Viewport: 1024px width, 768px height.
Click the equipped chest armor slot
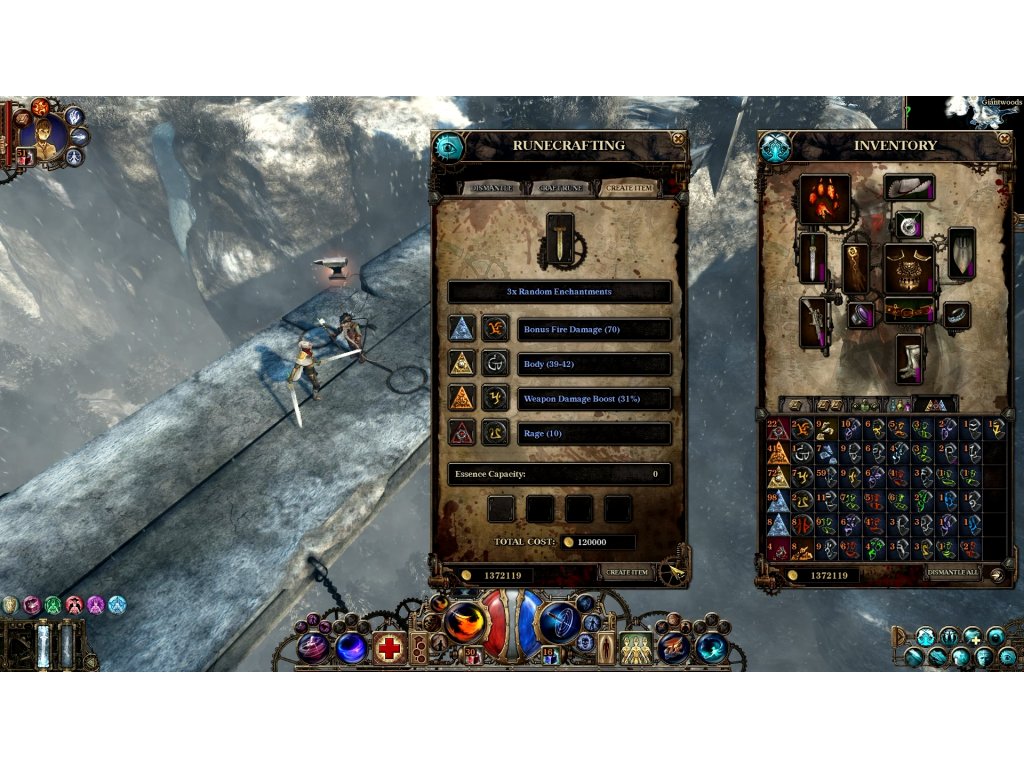(909, 268)
